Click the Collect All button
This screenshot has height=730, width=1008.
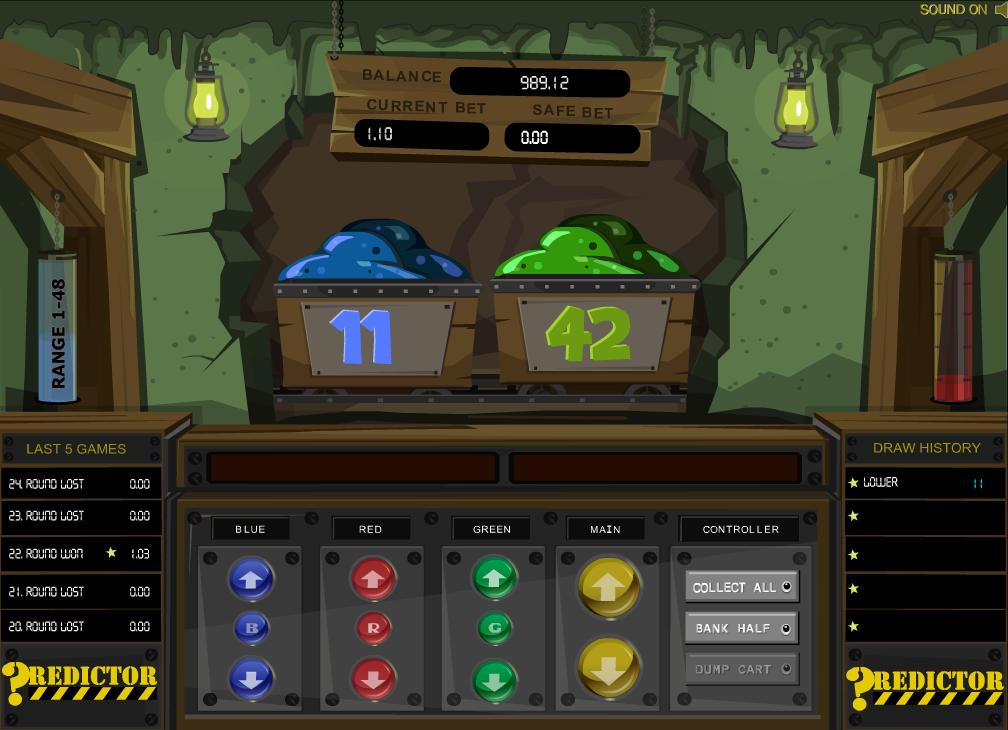(741, 587)
